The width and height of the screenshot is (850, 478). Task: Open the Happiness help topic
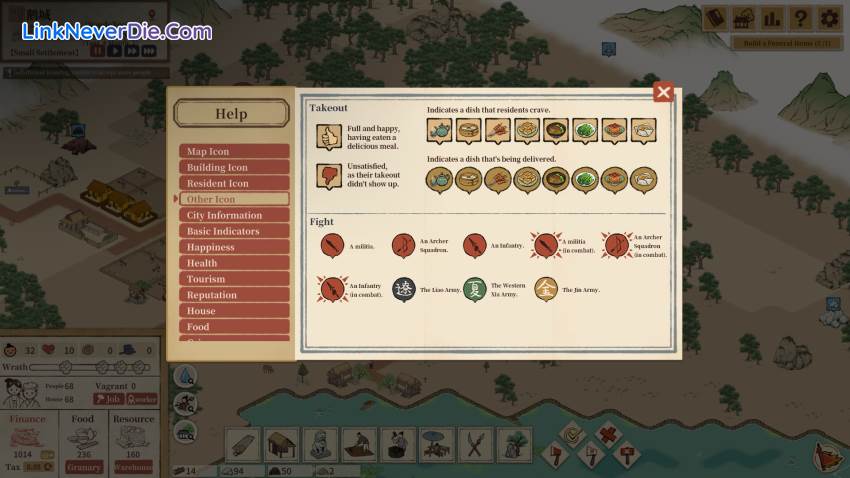(x=234, y=248)
